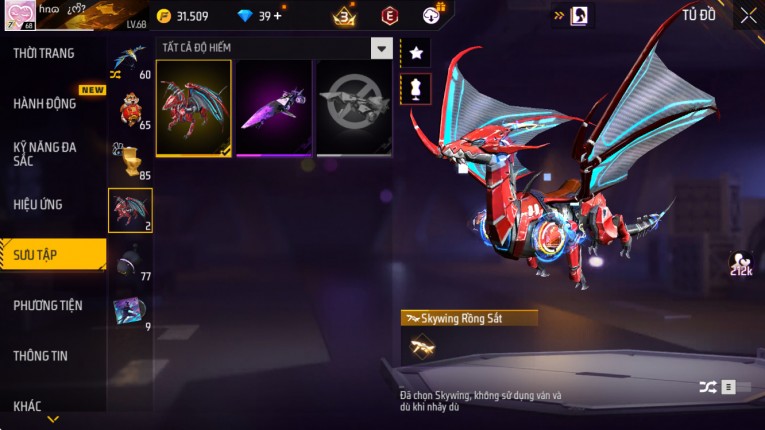Close the vault screen with the X

(x=748, y=15)
